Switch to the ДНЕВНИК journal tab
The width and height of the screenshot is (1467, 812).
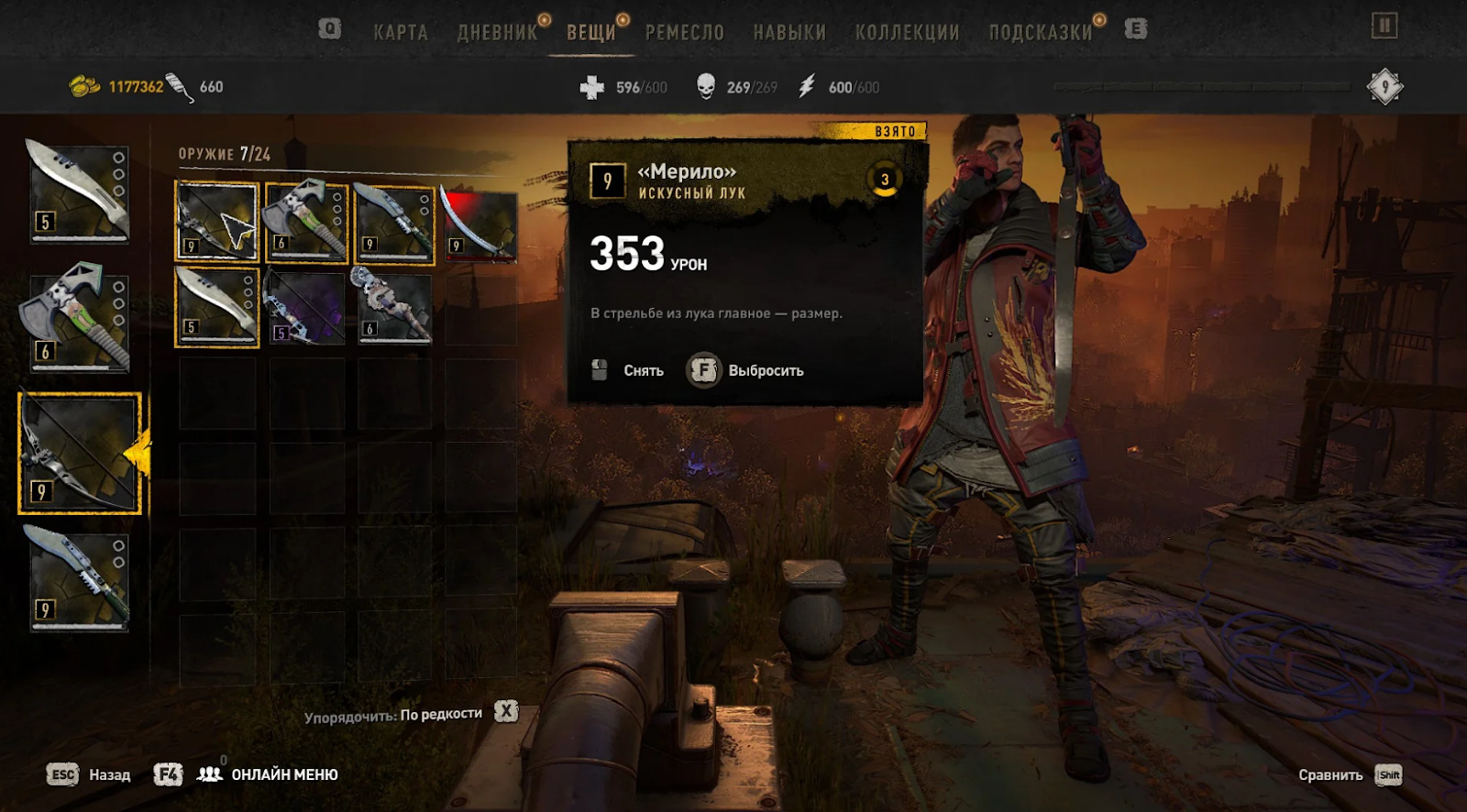(x=497, y=33)
